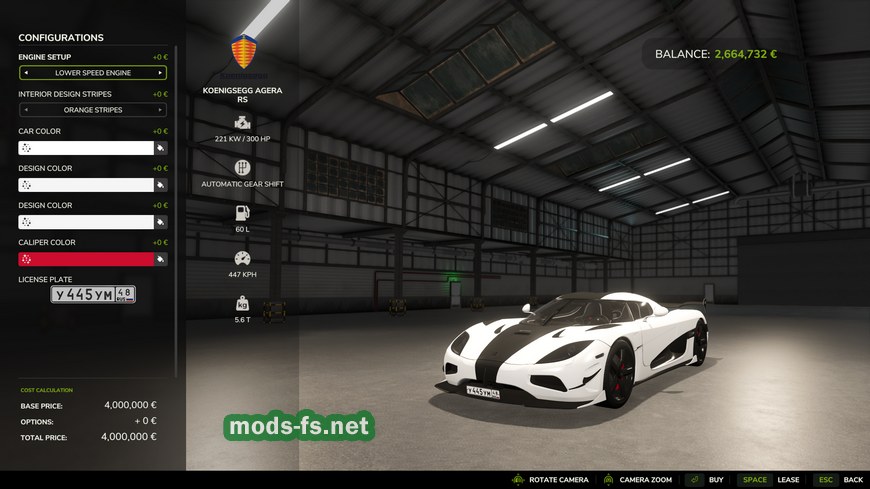Open the red Caliper Color picker
Viewport: 870px width, 489px height.
pyautogui.click(x=86, y=259)
